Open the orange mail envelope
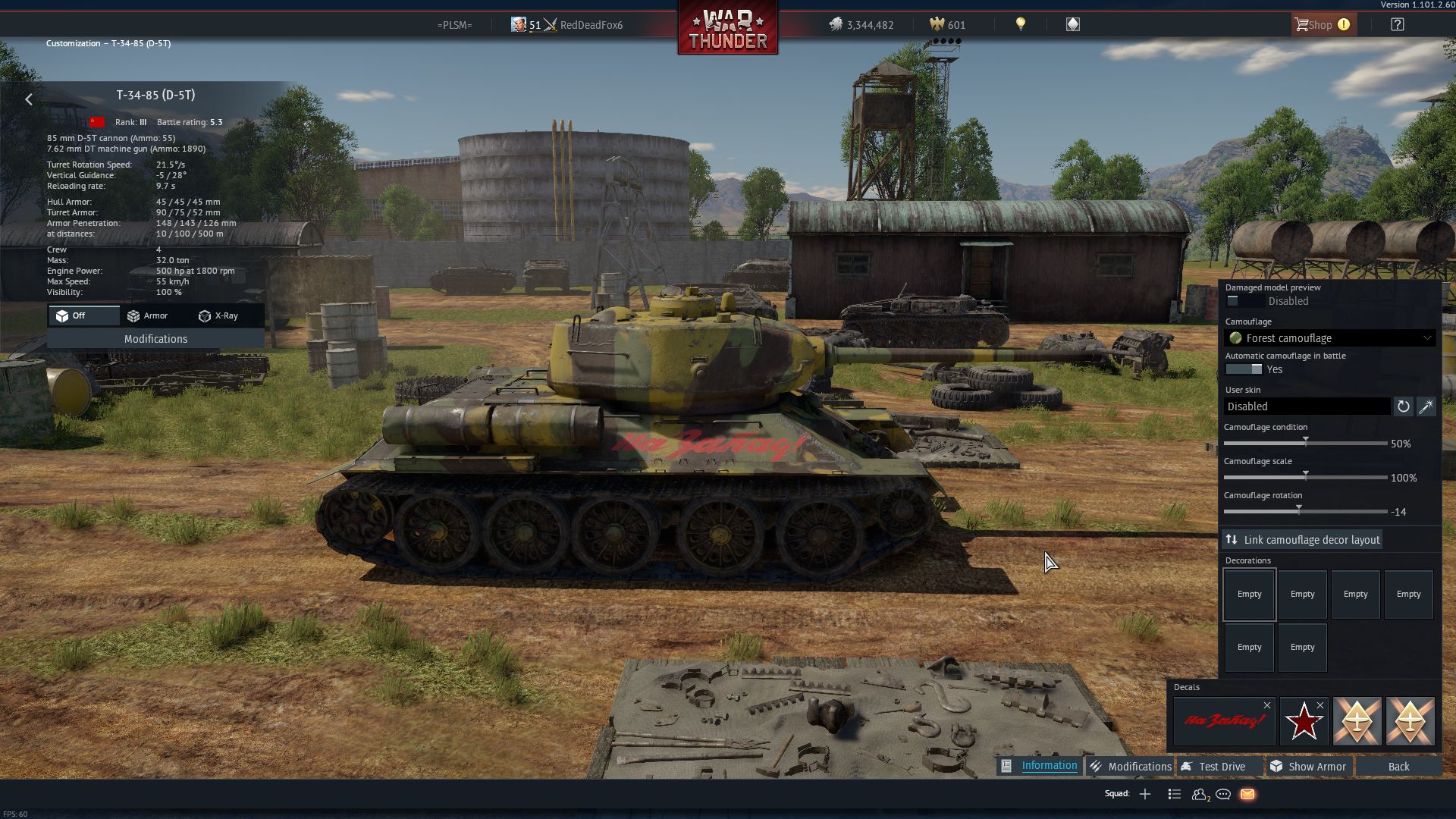 coord(1247,794)
